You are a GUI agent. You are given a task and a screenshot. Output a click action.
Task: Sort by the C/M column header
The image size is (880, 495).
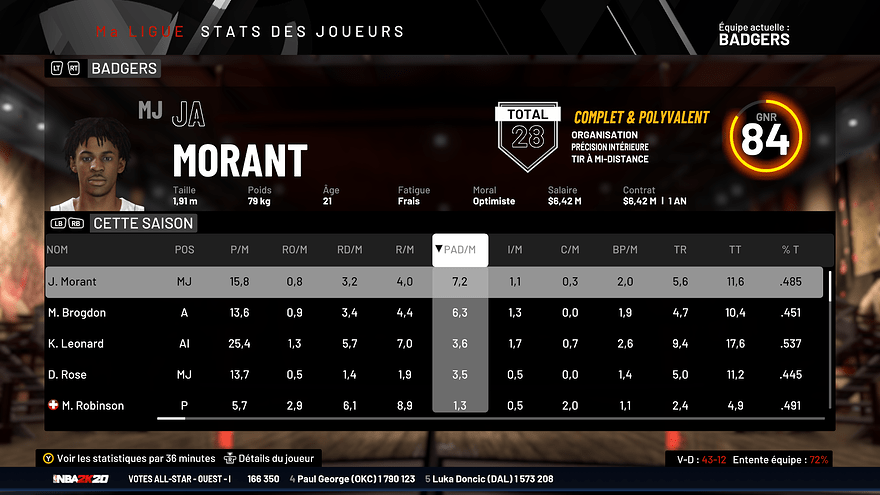[570, 249]
